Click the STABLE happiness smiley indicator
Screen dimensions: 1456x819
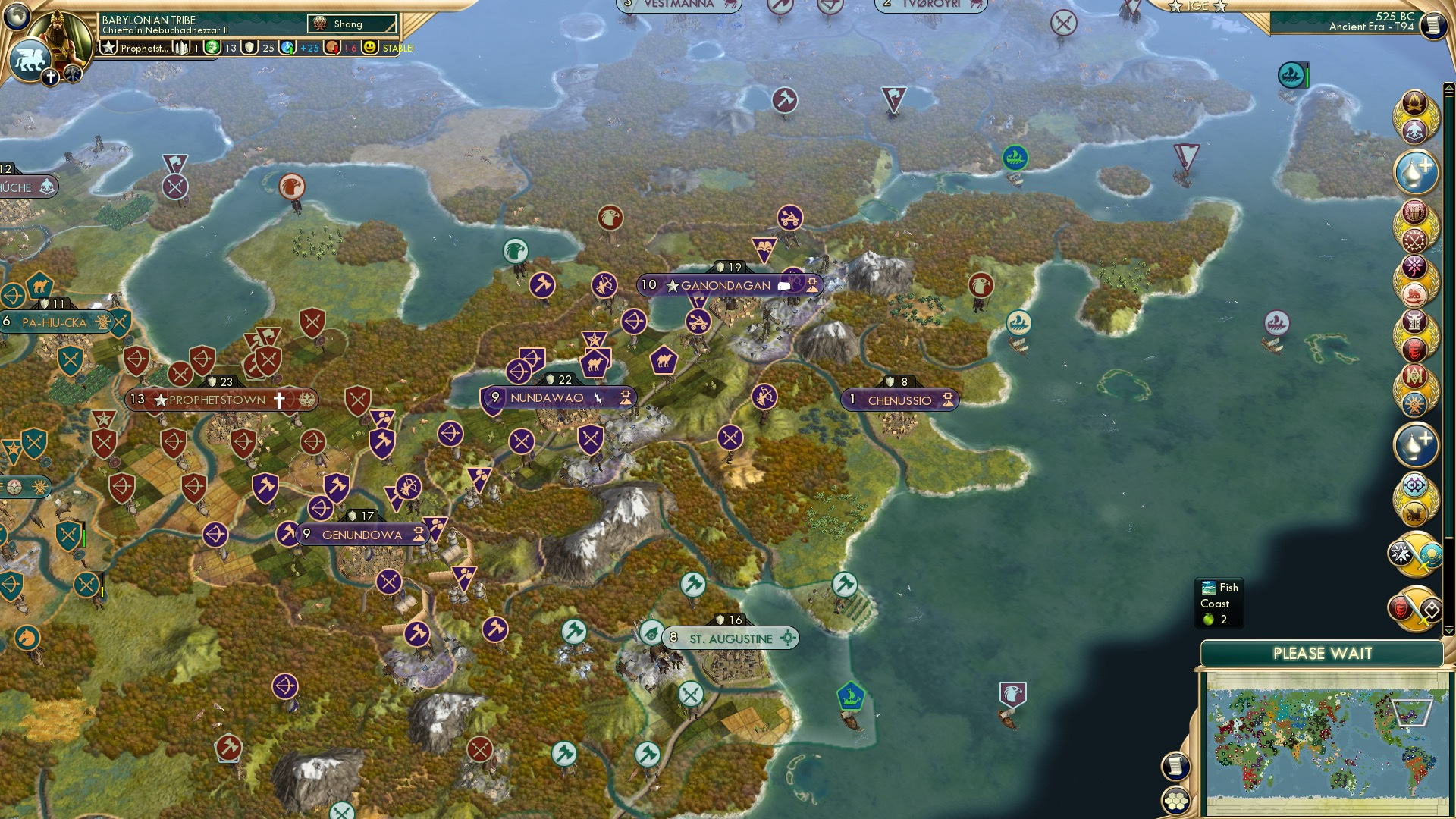(370, 47)
